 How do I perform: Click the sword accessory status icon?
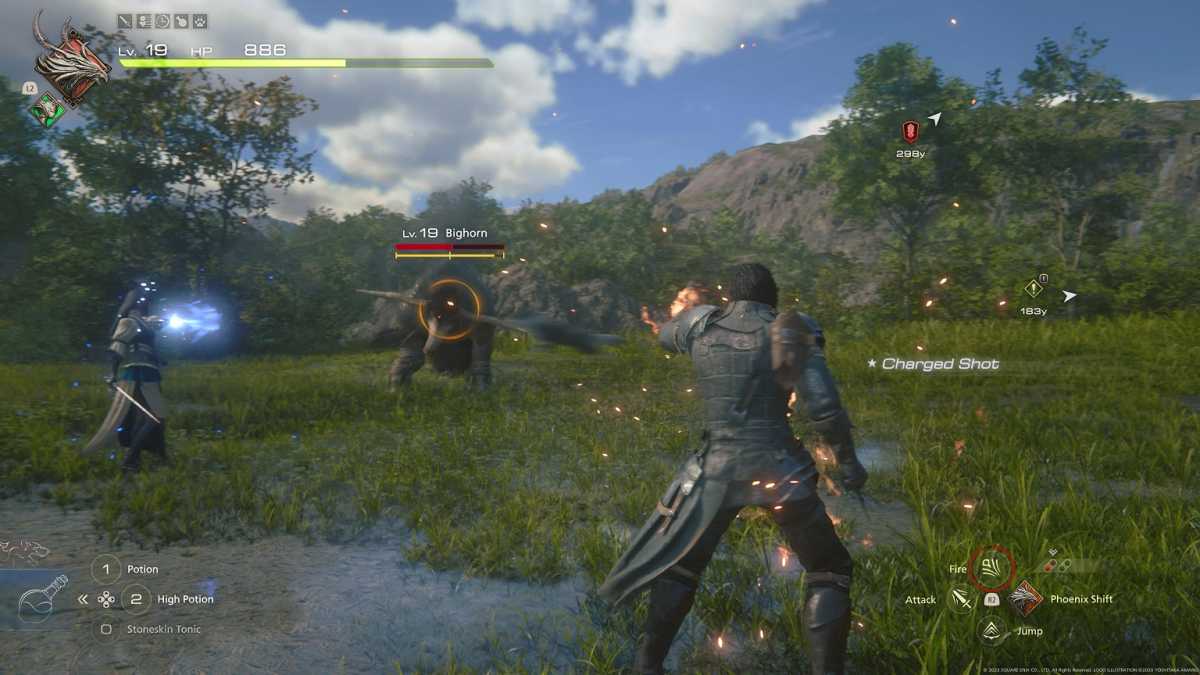click(125, 20)
